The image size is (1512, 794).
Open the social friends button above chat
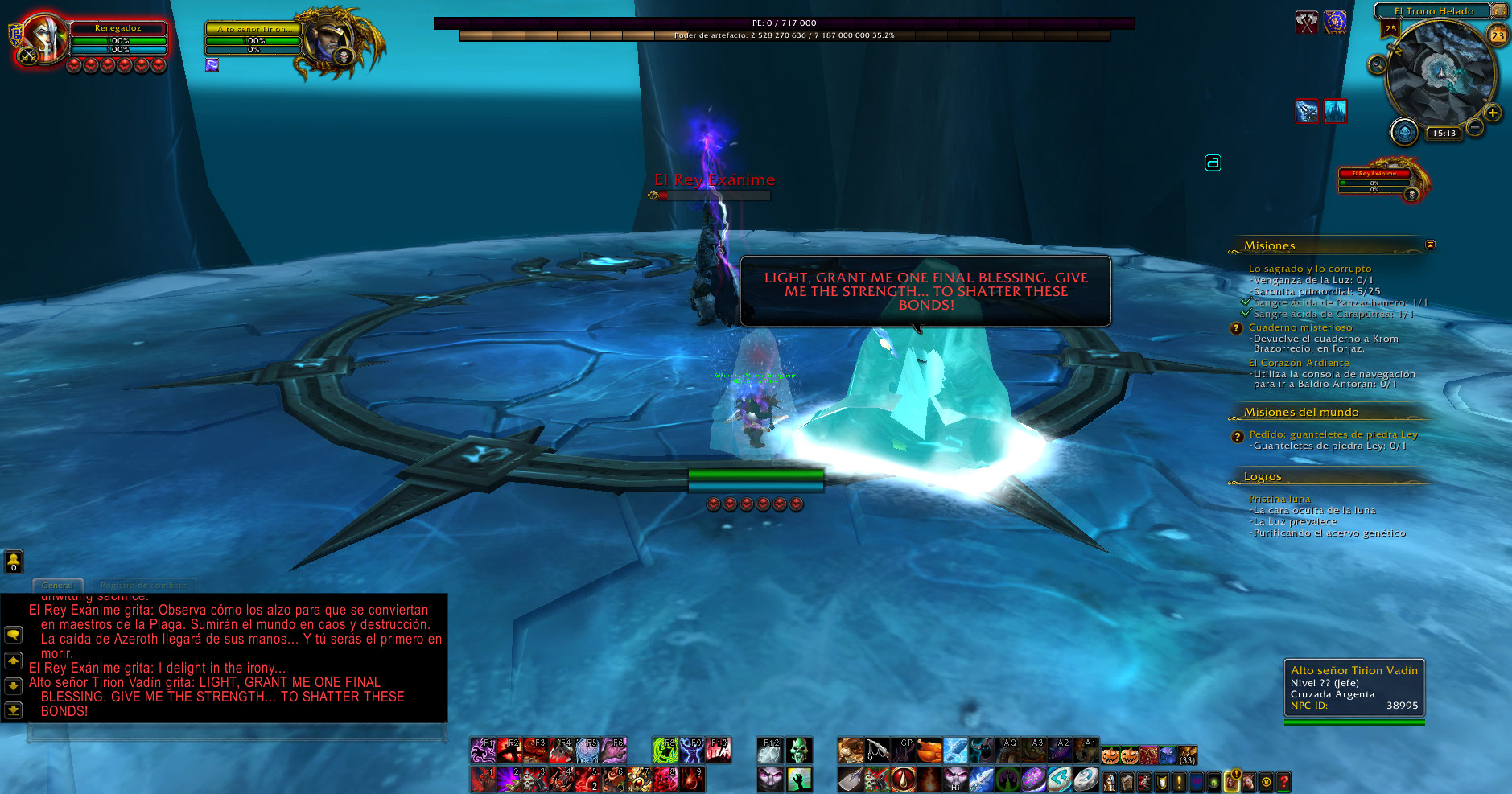click(x=14, y=561)
